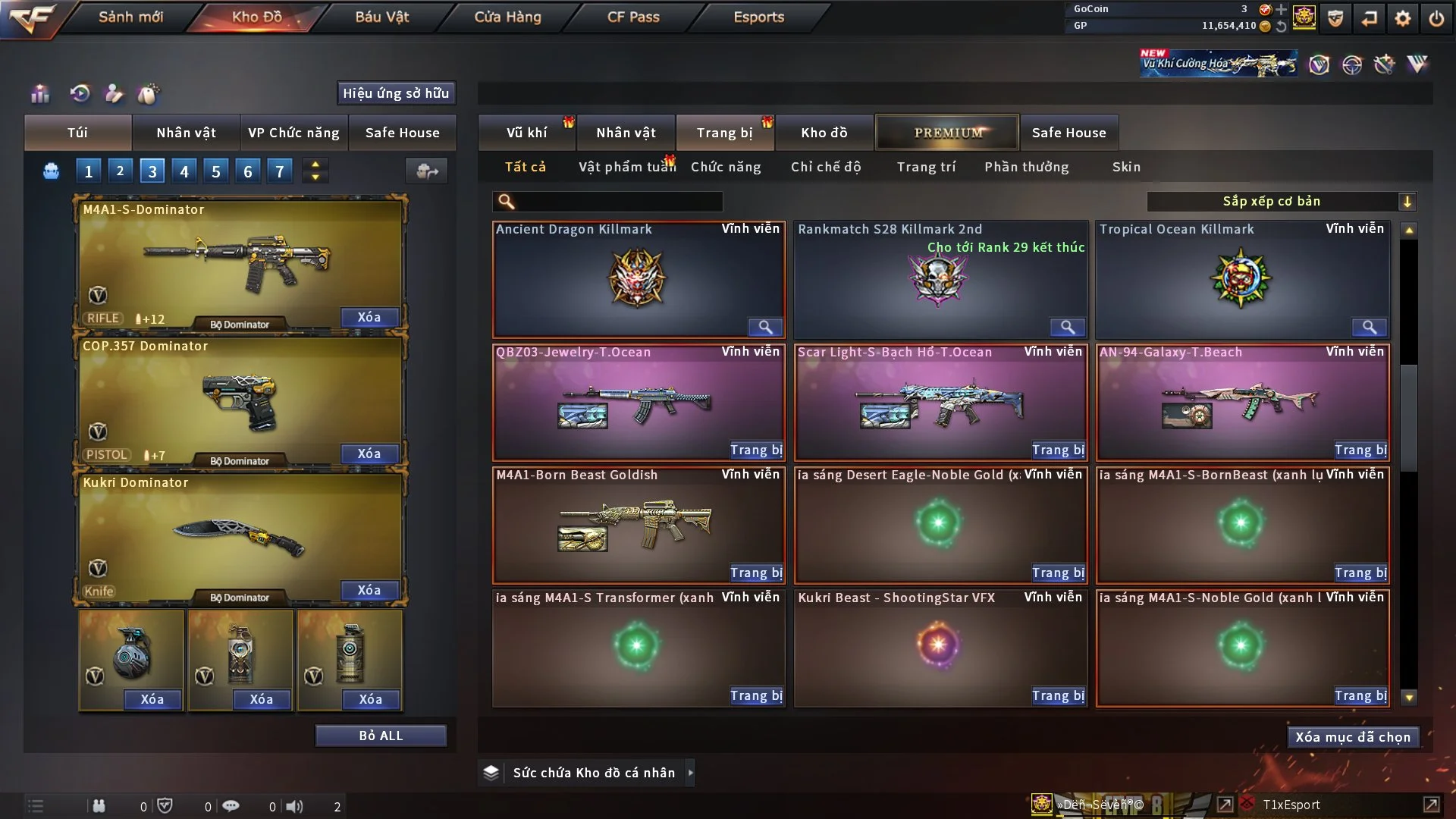1456x819 pixels.
Task: Choose bag preset number 5
Action: (216, 171)
